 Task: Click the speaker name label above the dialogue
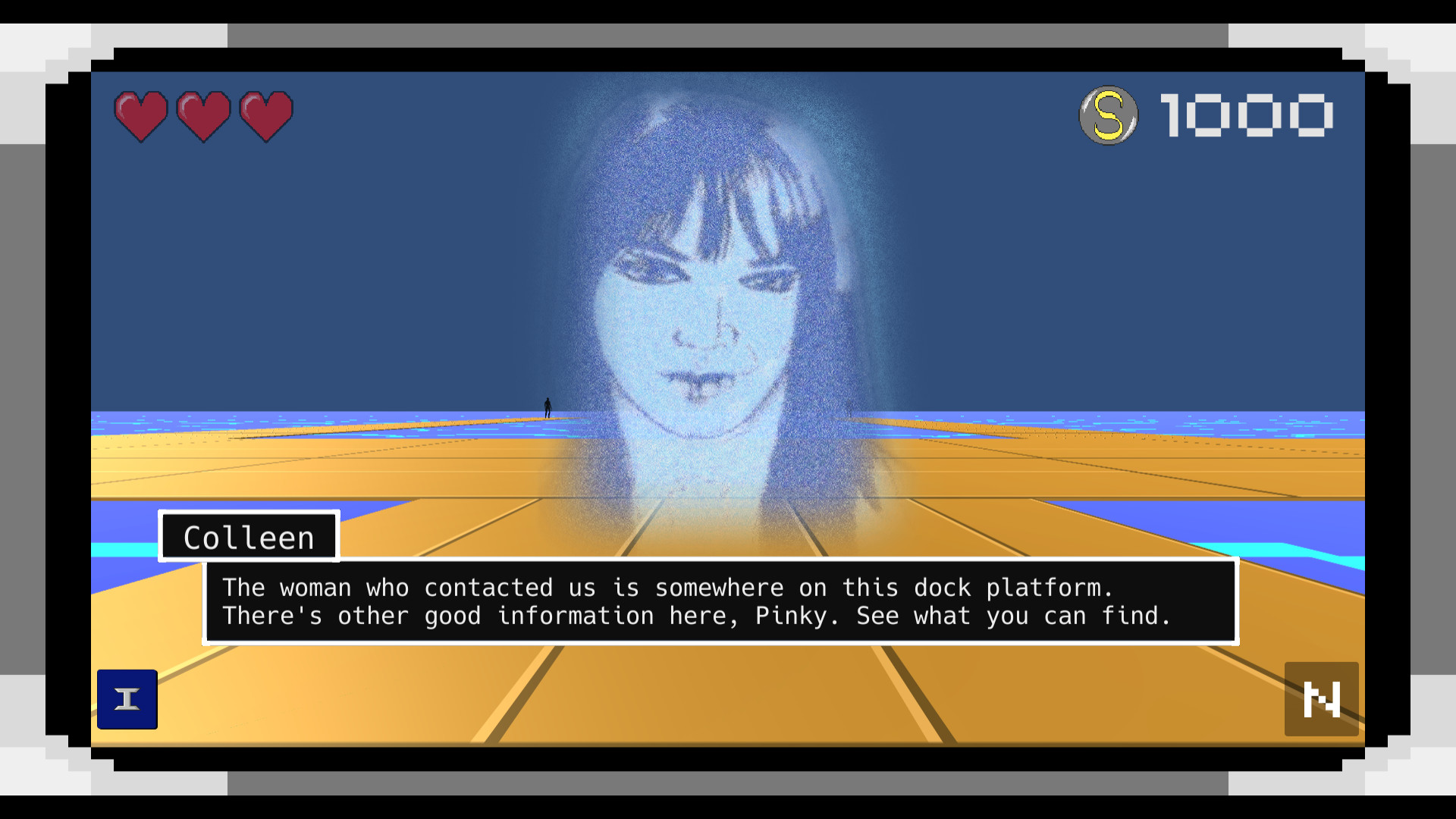(248, 536)
